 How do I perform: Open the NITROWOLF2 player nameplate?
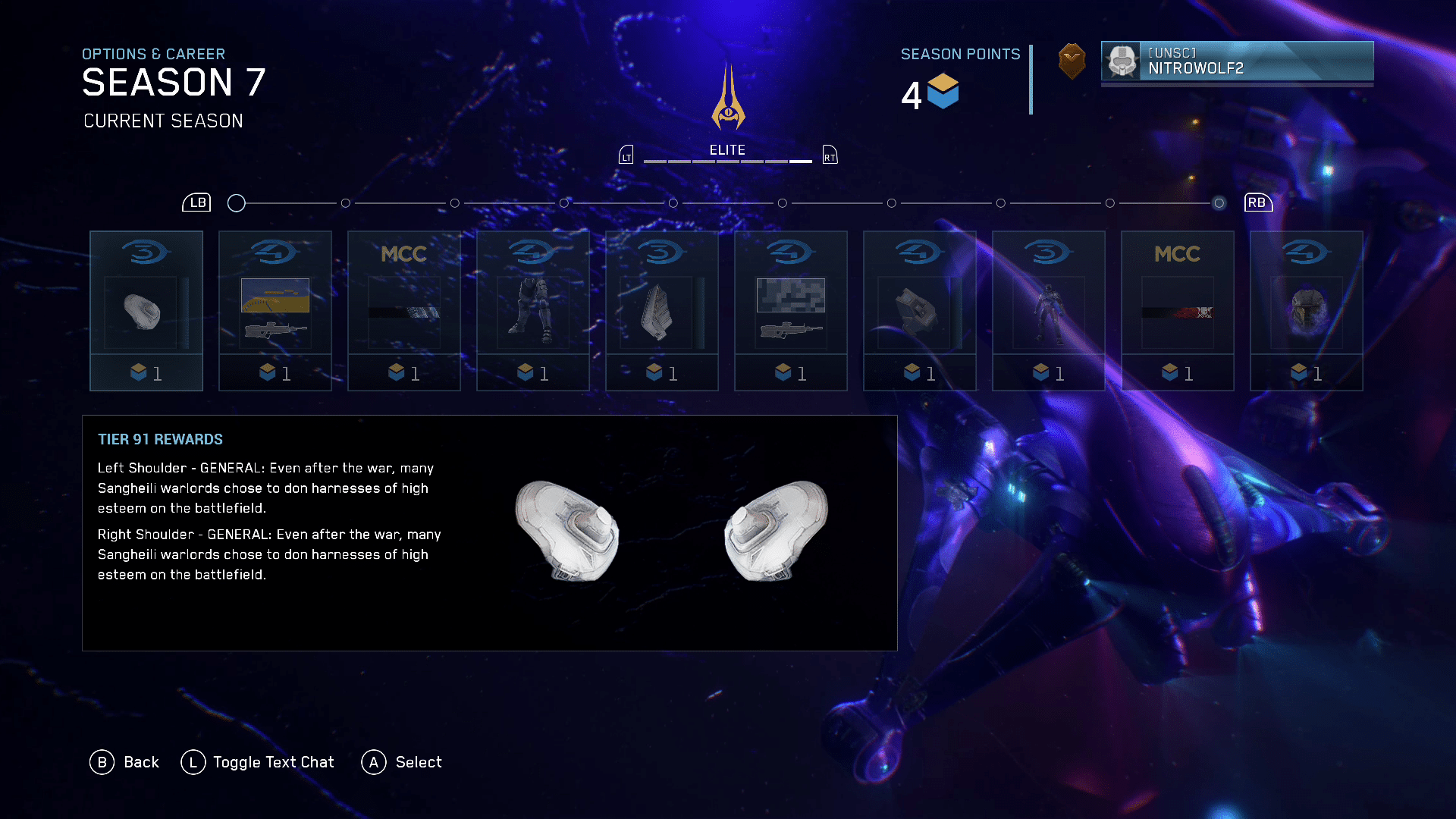point(1237,61)
